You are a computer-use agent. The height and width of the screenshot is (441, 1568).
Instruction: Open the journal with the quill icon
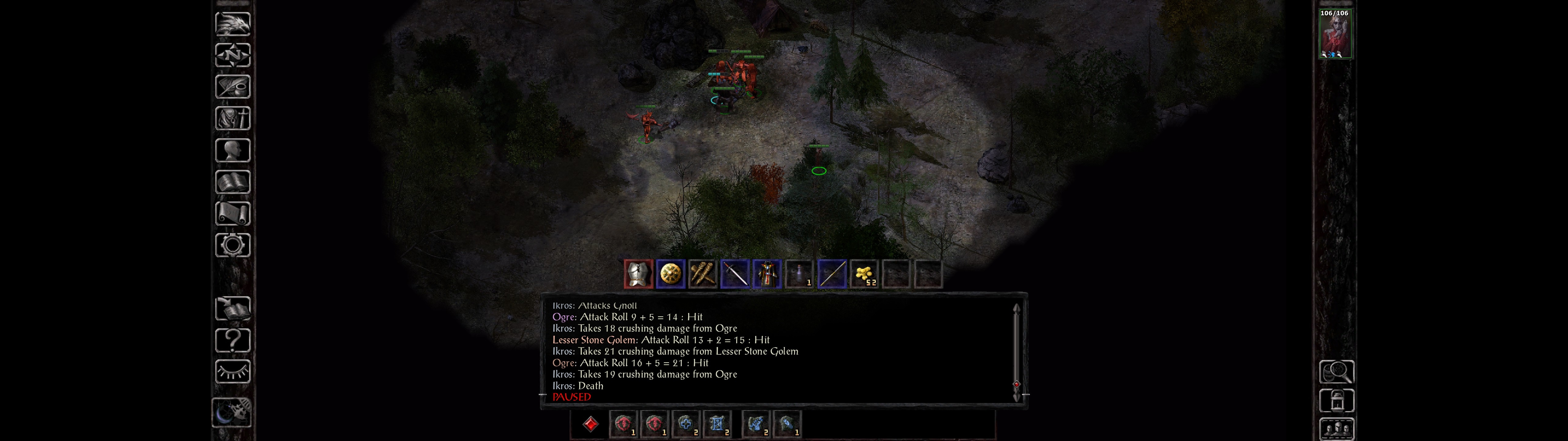[232, 86]
